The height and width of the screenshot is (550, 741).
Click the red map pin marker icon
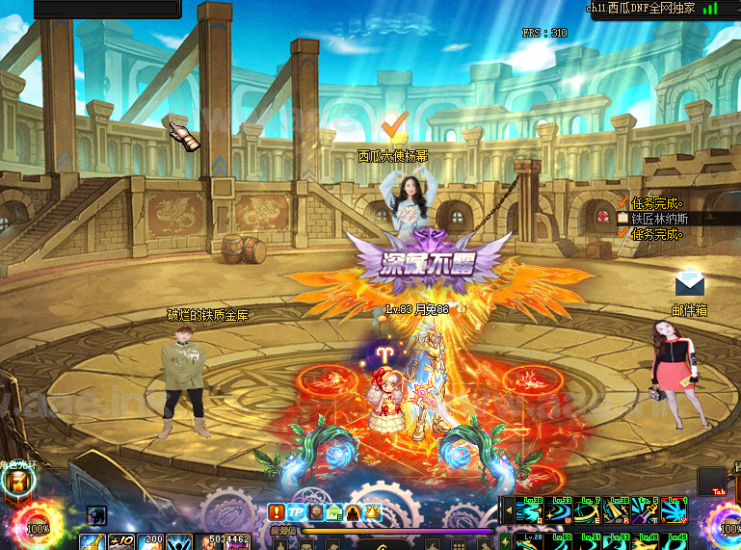pyautogui.click(x=603, y=216)
